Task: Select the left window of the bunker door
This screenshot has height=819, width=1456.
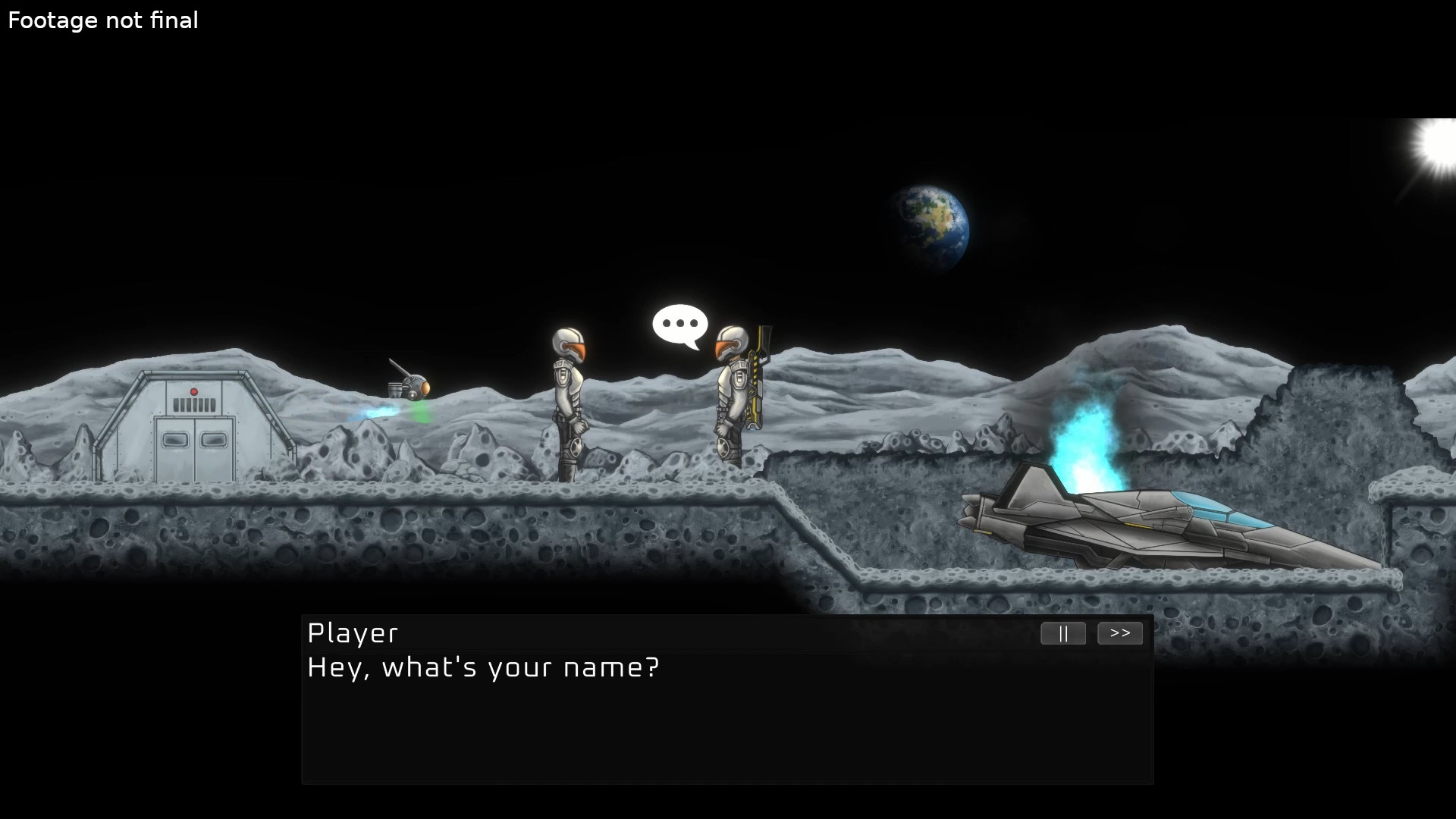Action: (176, 440)
